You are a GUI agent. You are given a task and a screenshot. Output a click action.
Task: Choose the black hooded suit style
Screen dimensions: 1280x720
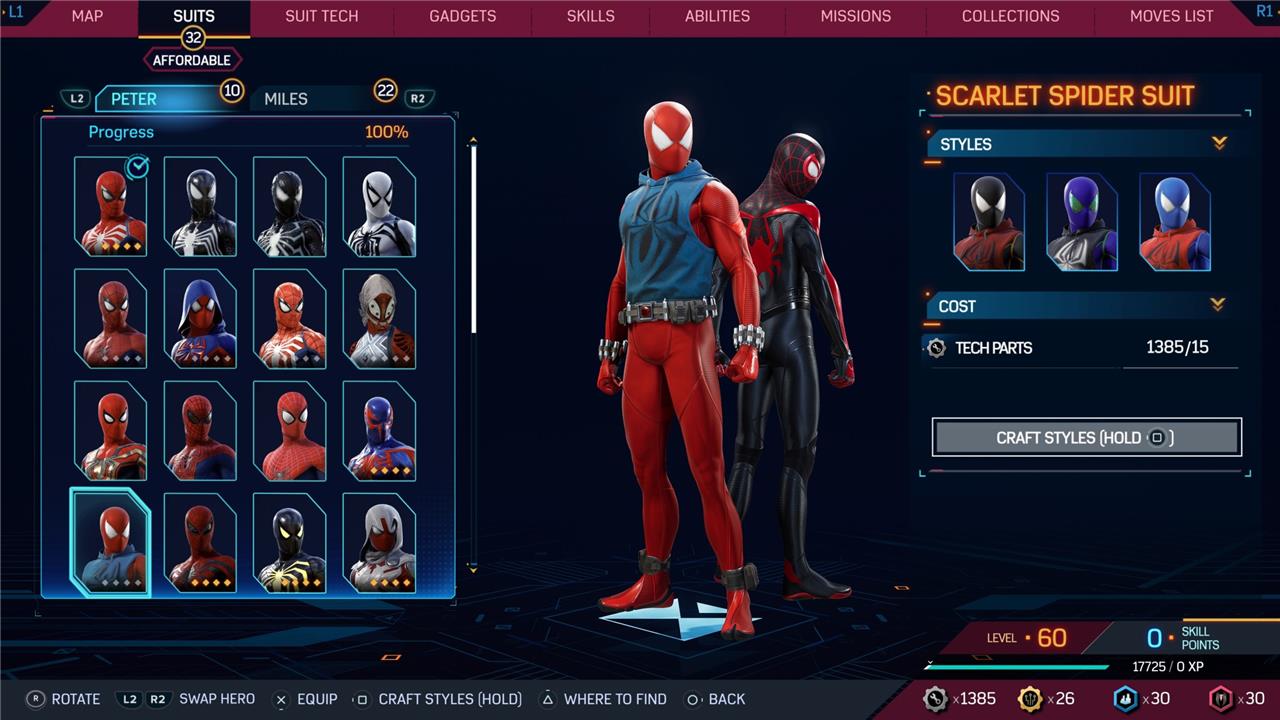pos(989,222)
